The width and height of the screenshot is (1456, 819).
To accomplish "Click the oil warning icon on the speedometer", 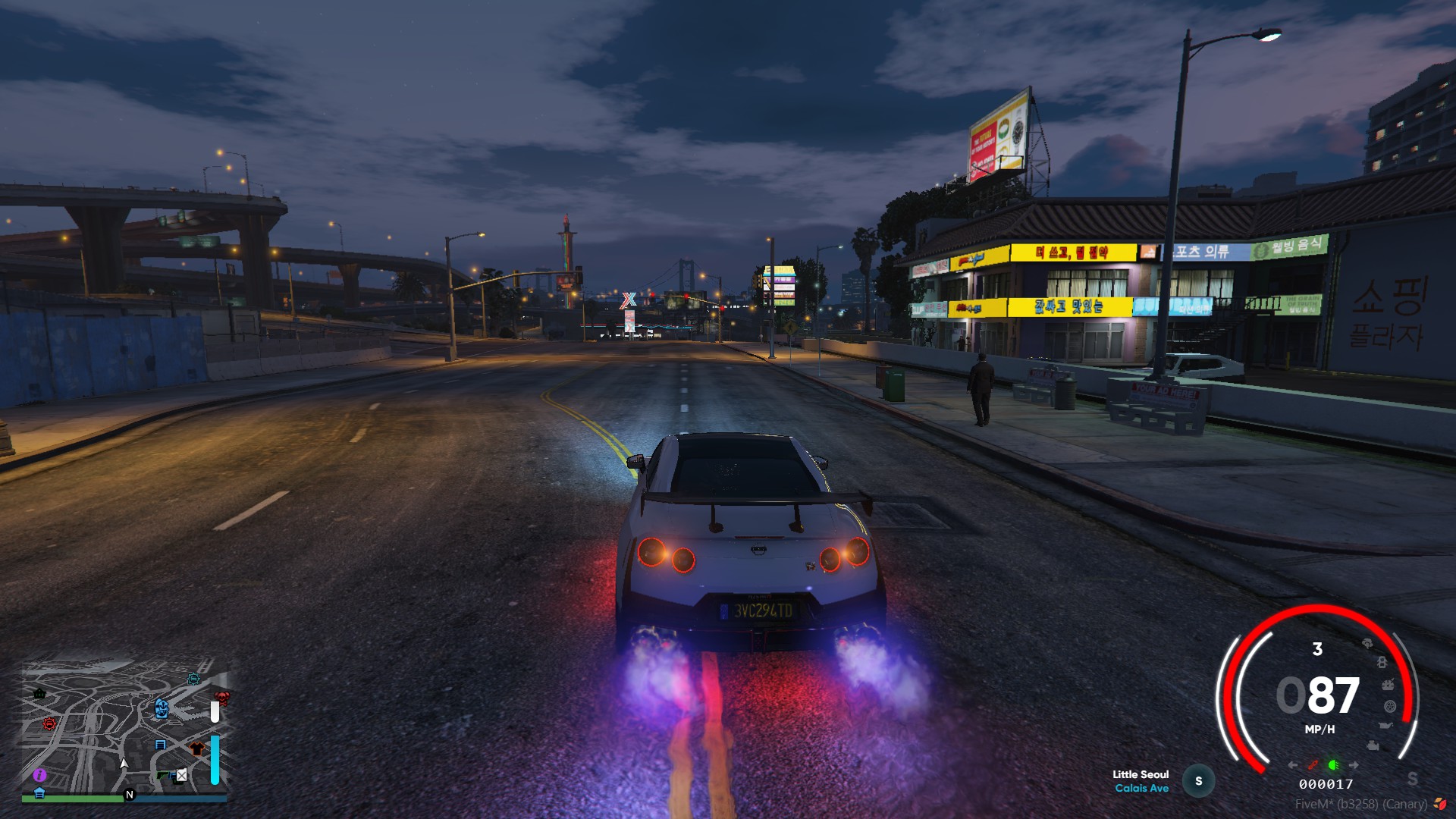I will coord(1386,725).
